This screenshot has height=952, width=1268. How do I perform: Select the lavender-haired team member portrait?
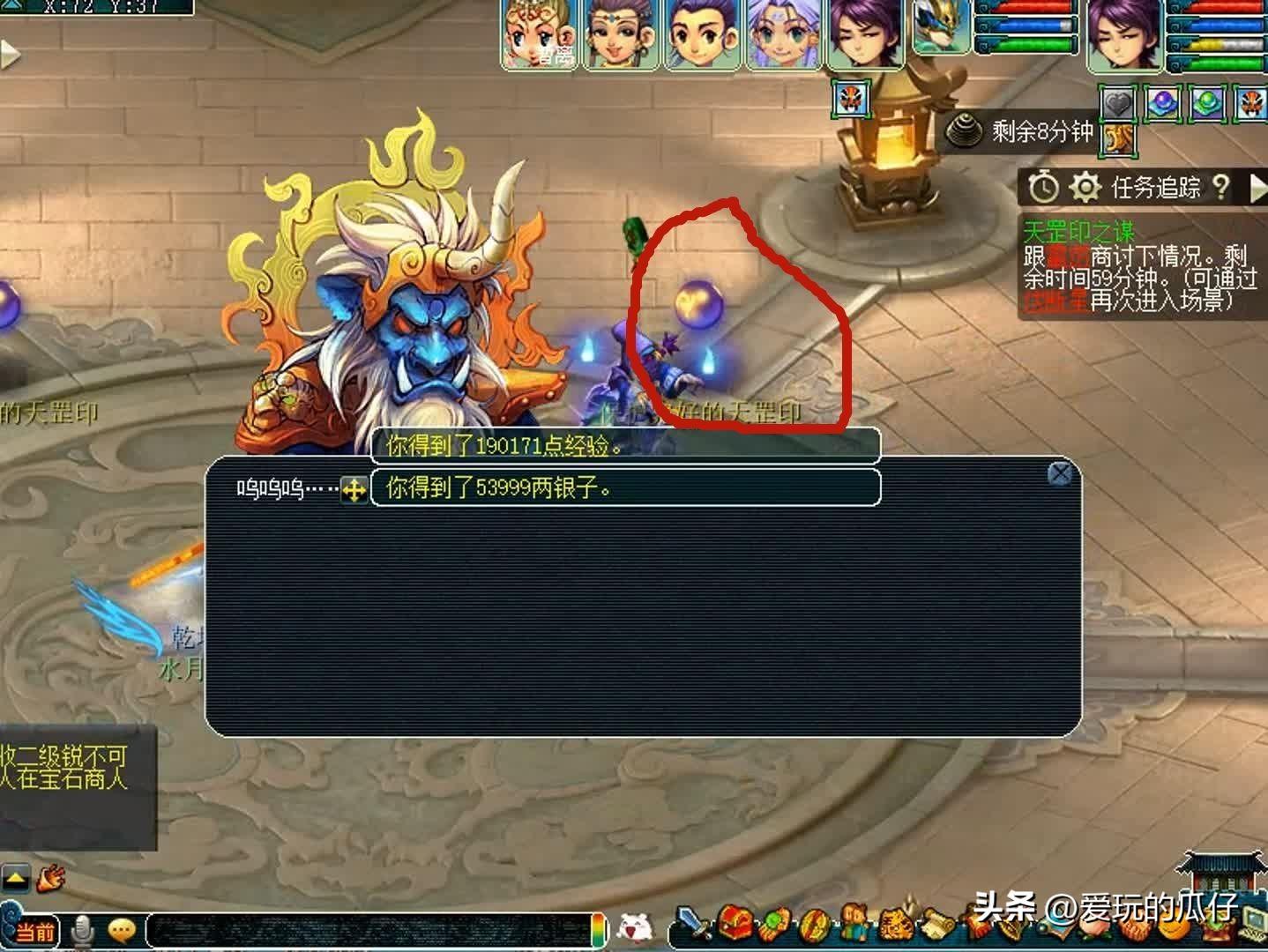point(784,33)
